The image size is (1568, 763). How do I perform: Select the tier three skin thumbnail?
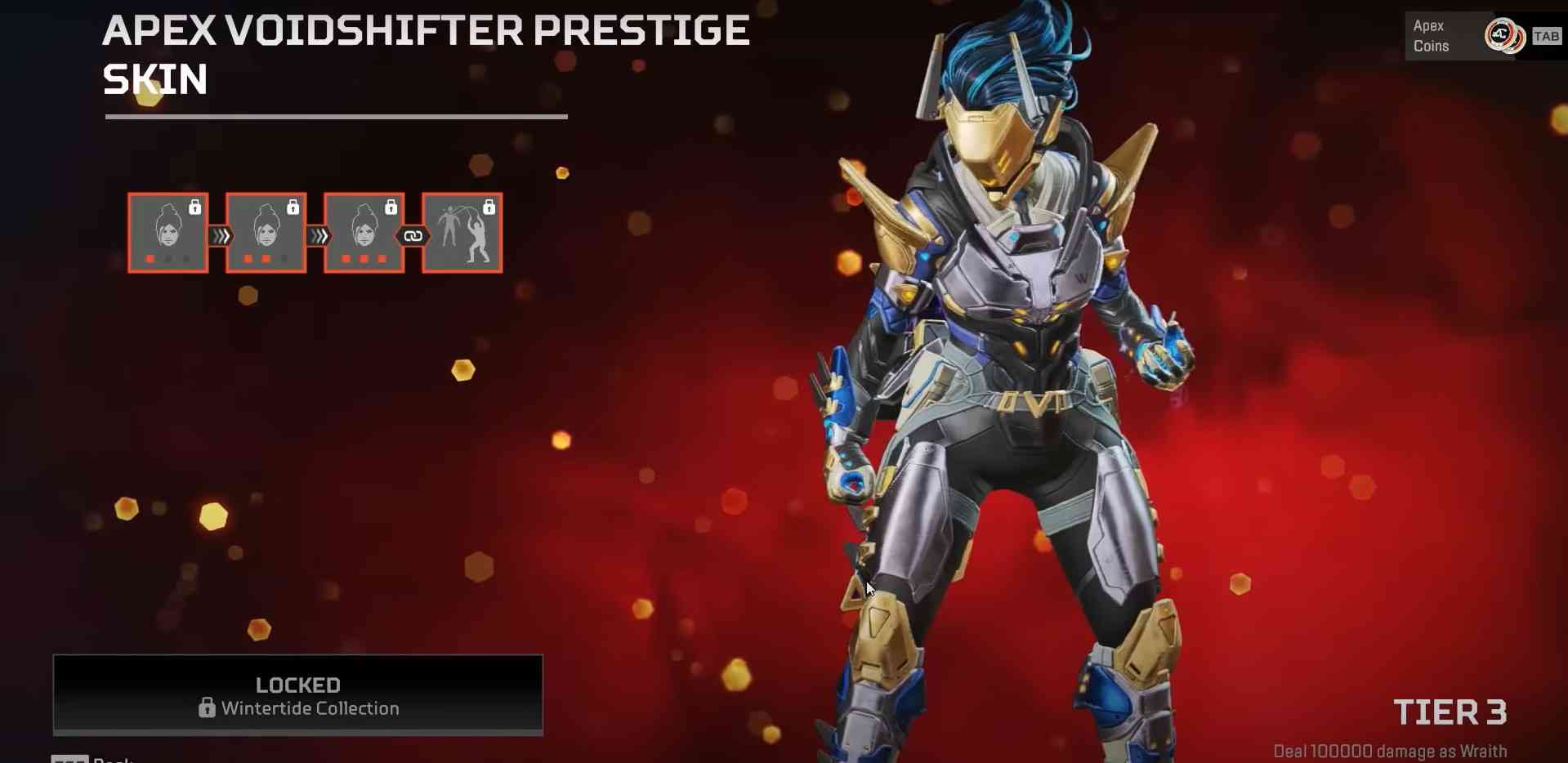tap(364, 233)
